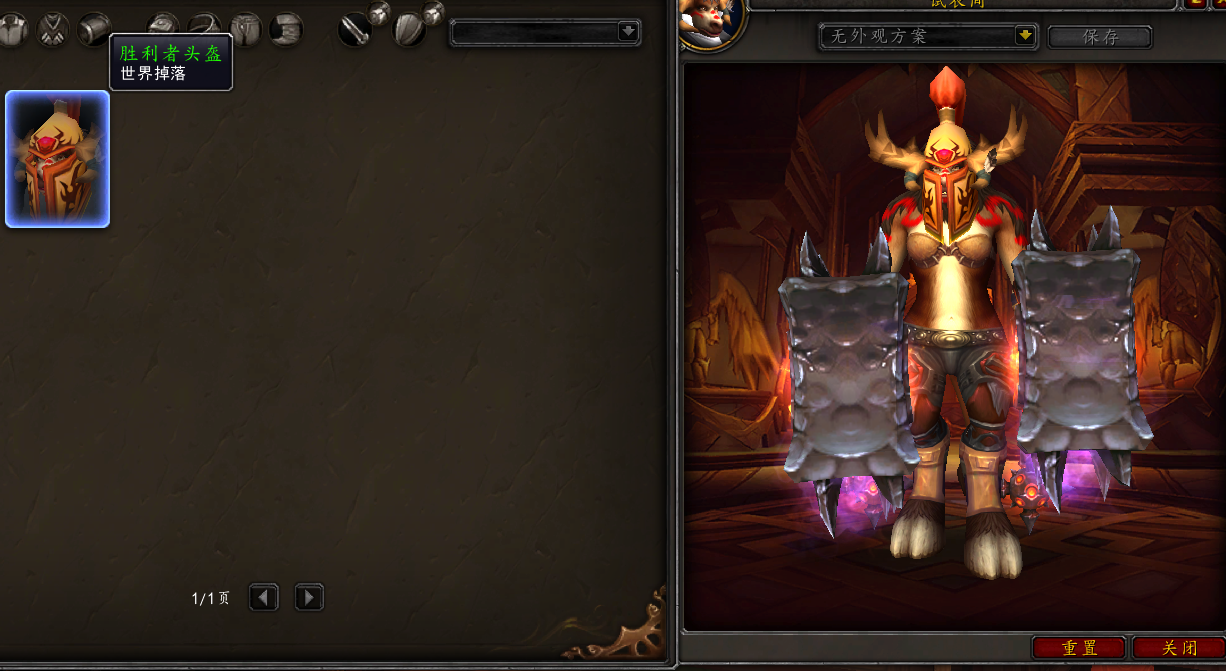Select the main-hand sword slot icon
1226x671 pixels.
355,30
